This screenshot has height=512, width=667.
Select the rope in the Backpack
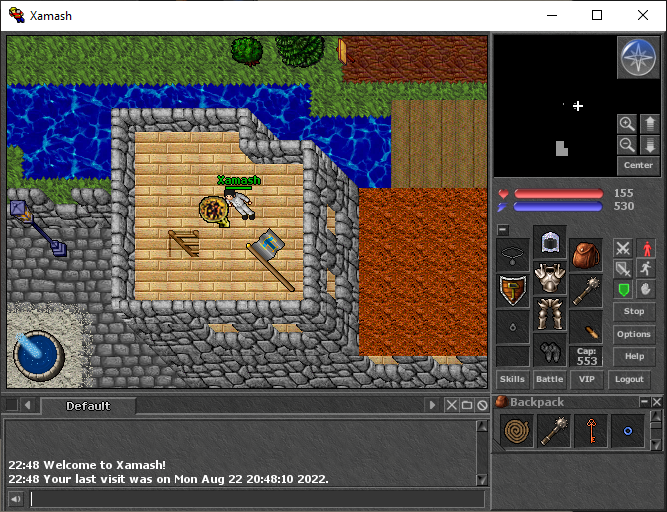[517, 431]
